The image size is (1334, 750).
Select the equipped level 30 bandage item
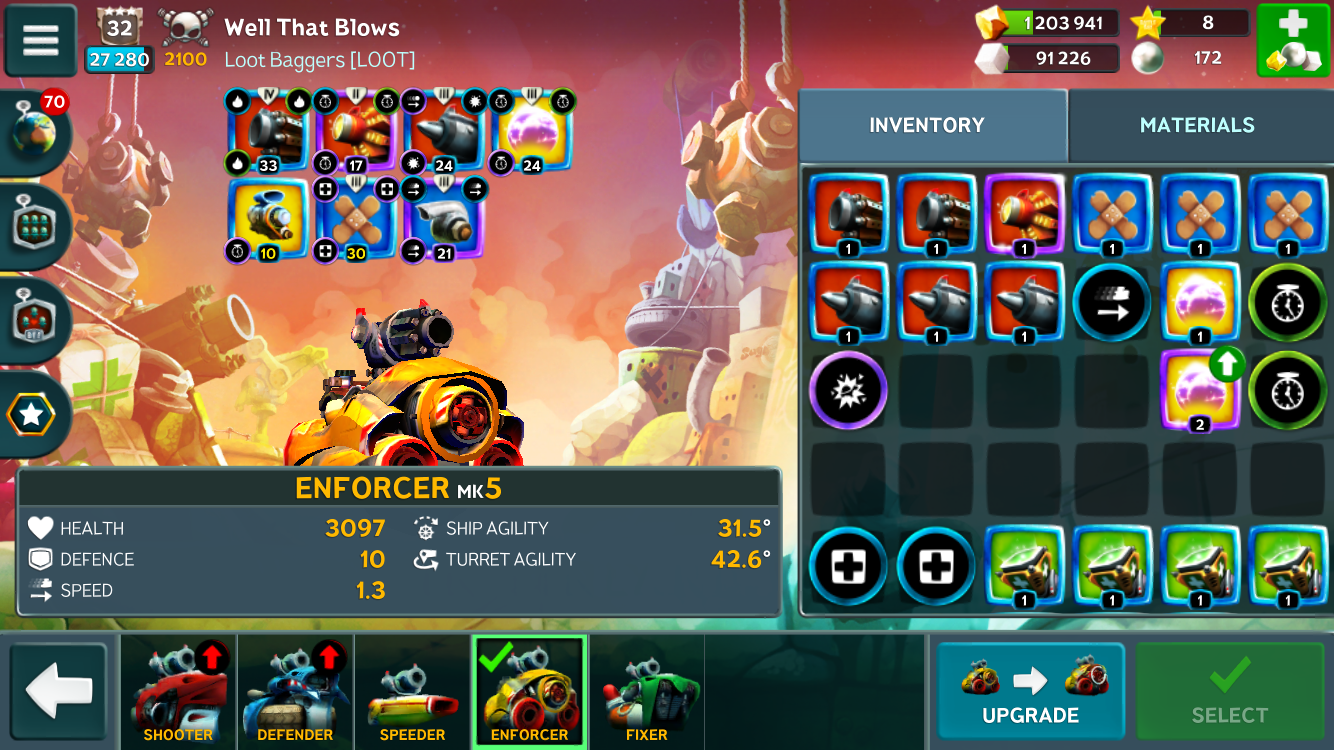pyautogui.click(x=356, y=219)
